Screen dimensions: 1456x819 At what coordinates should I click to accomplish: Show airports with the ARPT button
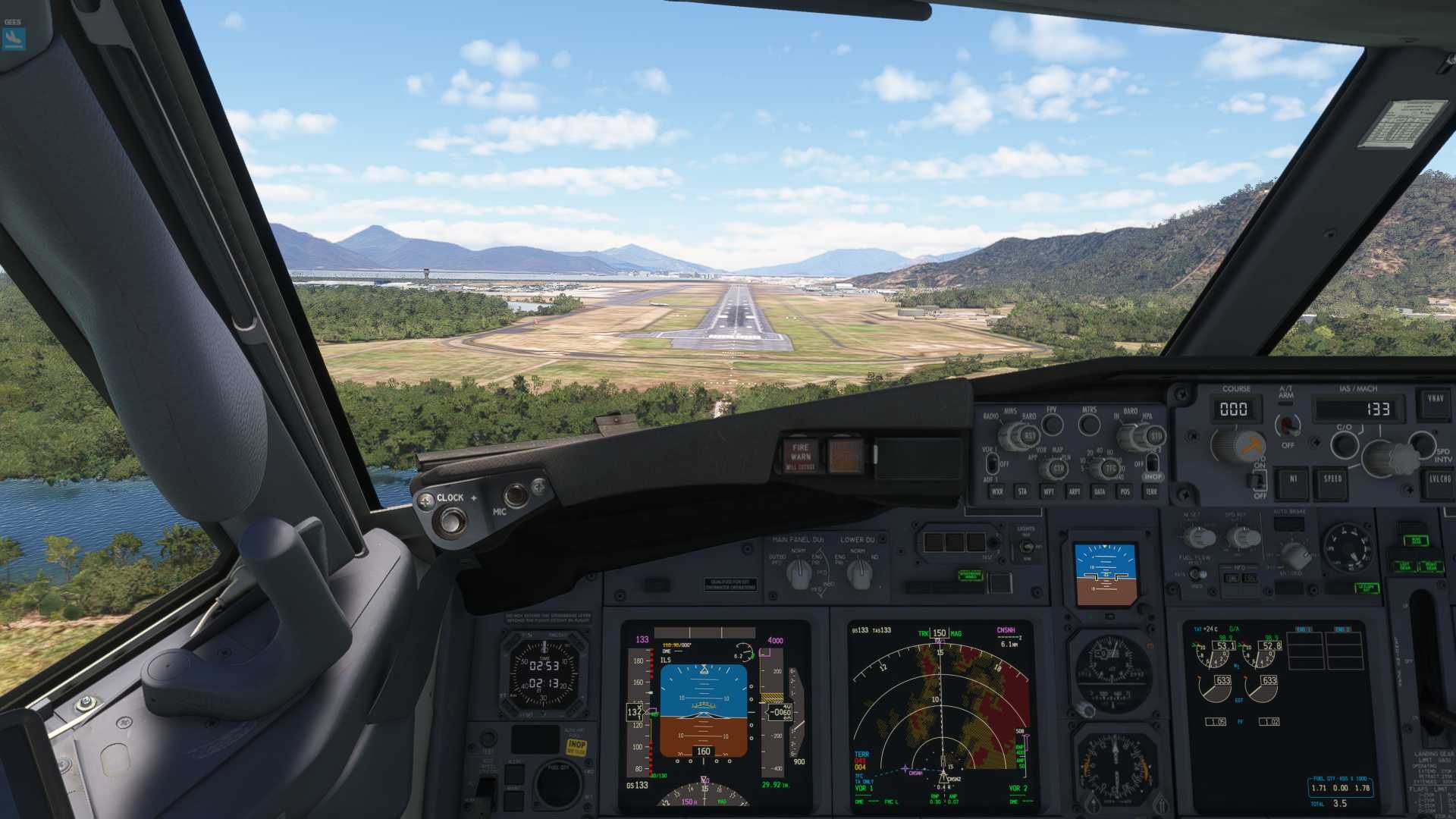1074,492
